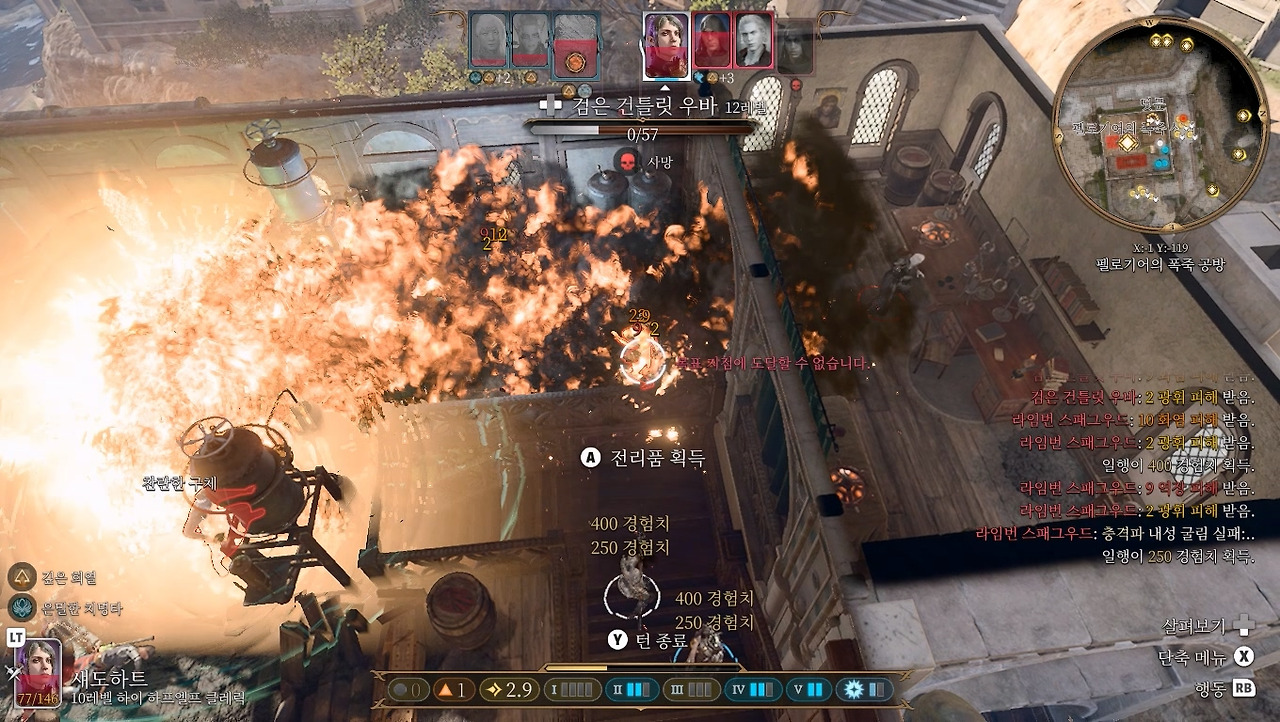Select the first grey-haired turn-order portrait
The image size is (1280, 722).
click(x=489, y=43)
